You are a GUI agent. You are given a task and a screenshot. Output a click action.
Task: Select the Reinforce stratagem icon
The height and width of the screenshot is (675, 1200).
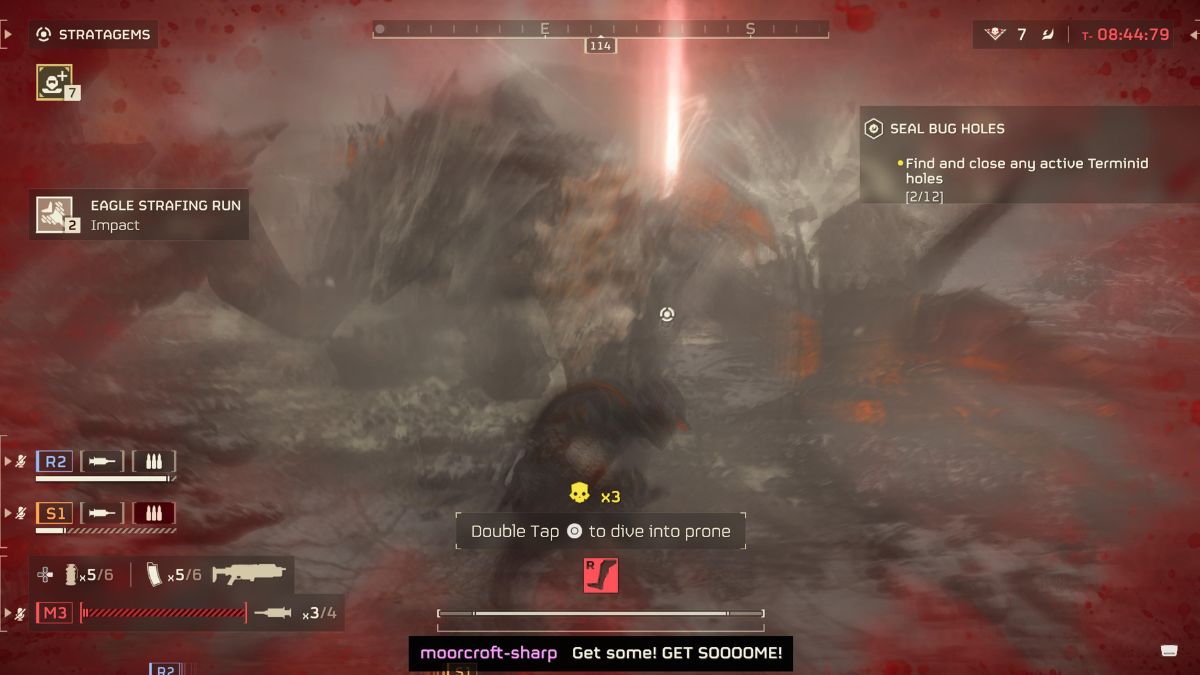[x=54, y=81]
